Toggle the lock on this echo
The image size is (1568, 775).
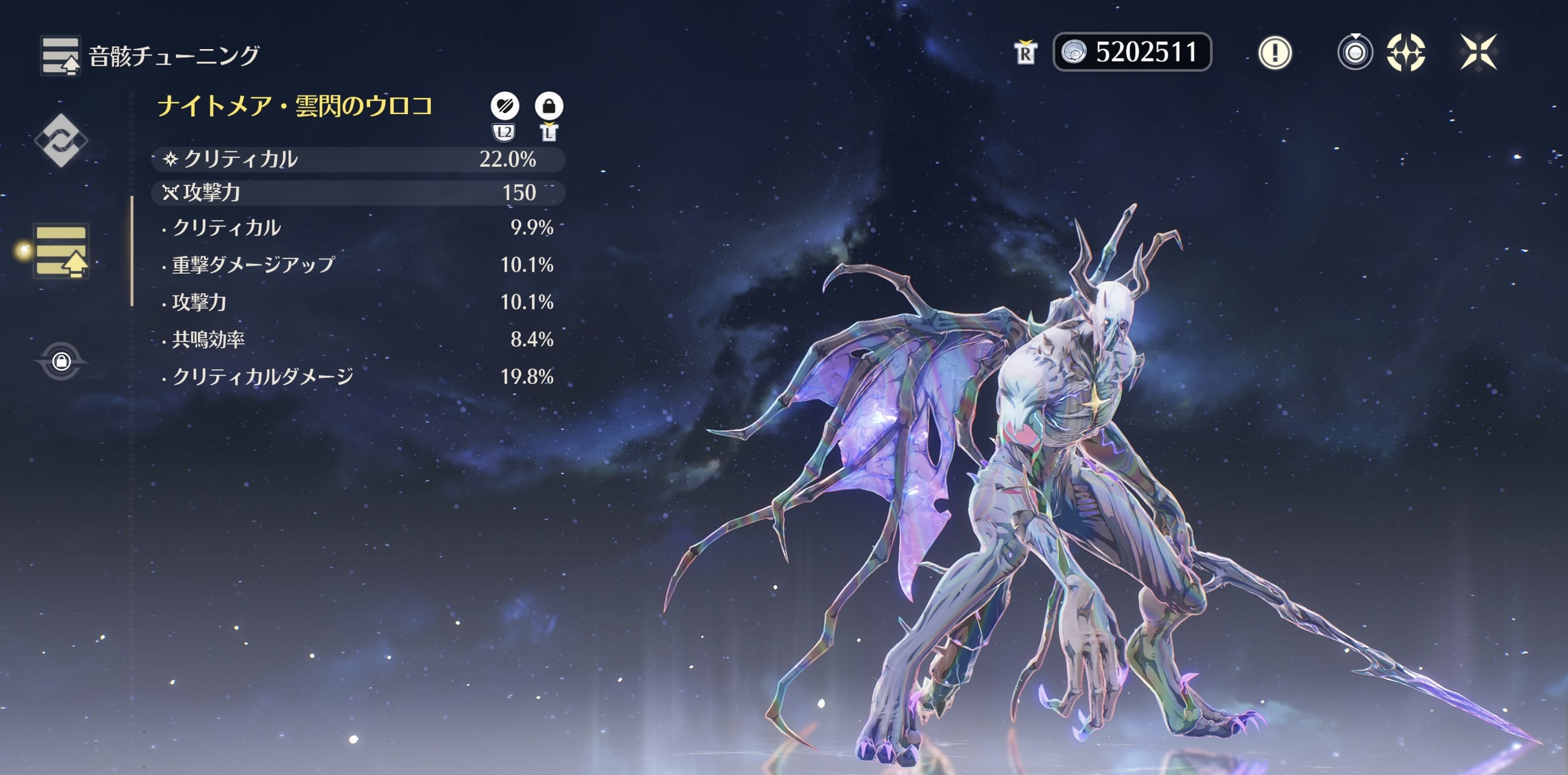click(x=549, y=106)
